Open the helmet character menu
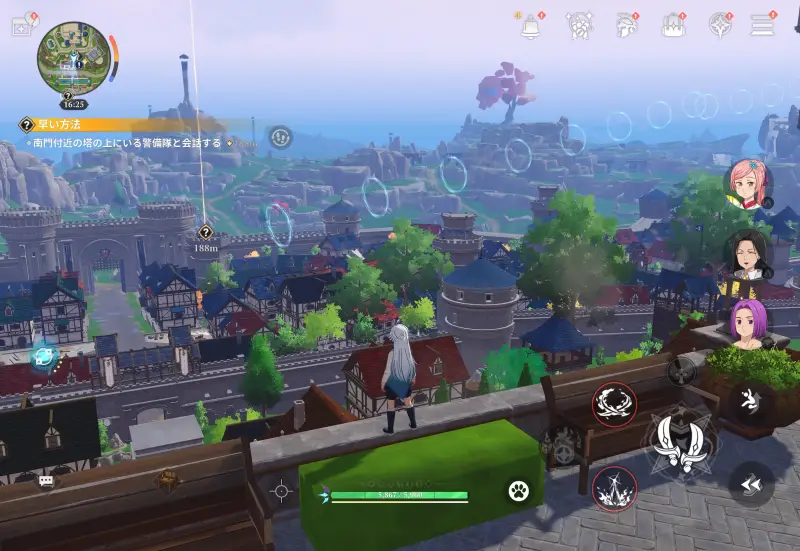800x551 pixels. [627, 26]
